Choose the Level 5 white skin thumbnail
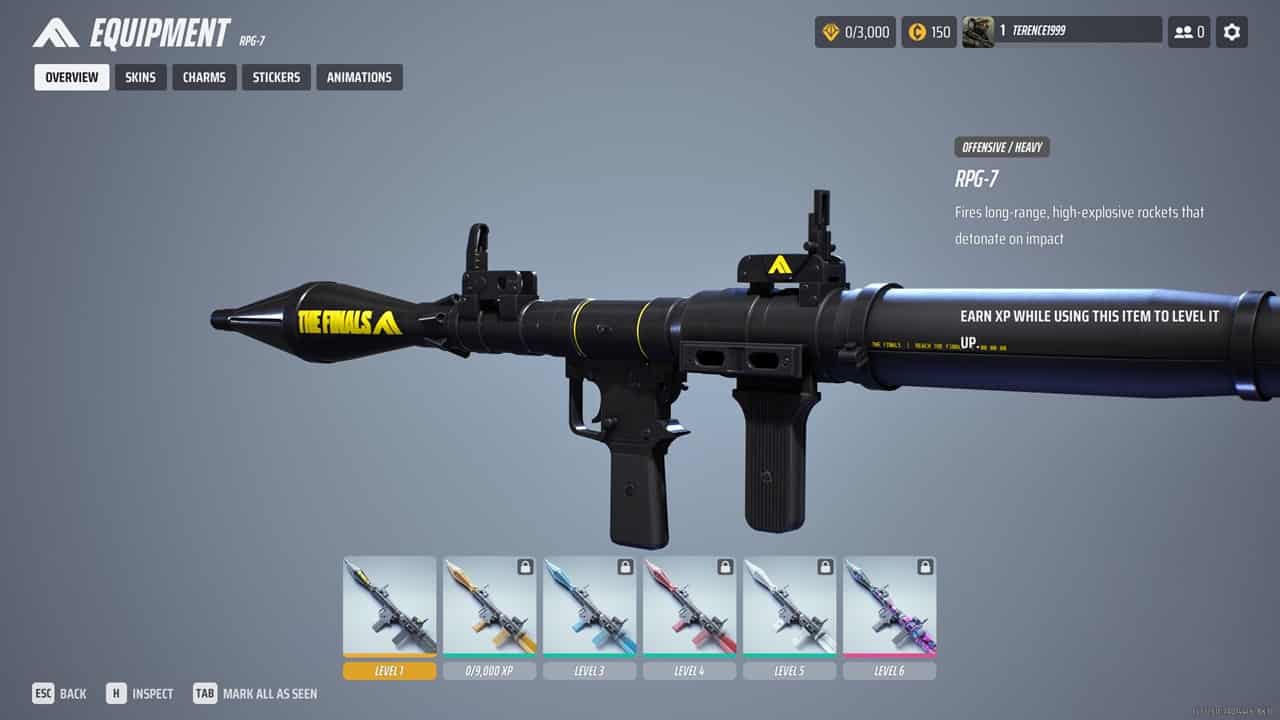 click(x=789, y=606)
